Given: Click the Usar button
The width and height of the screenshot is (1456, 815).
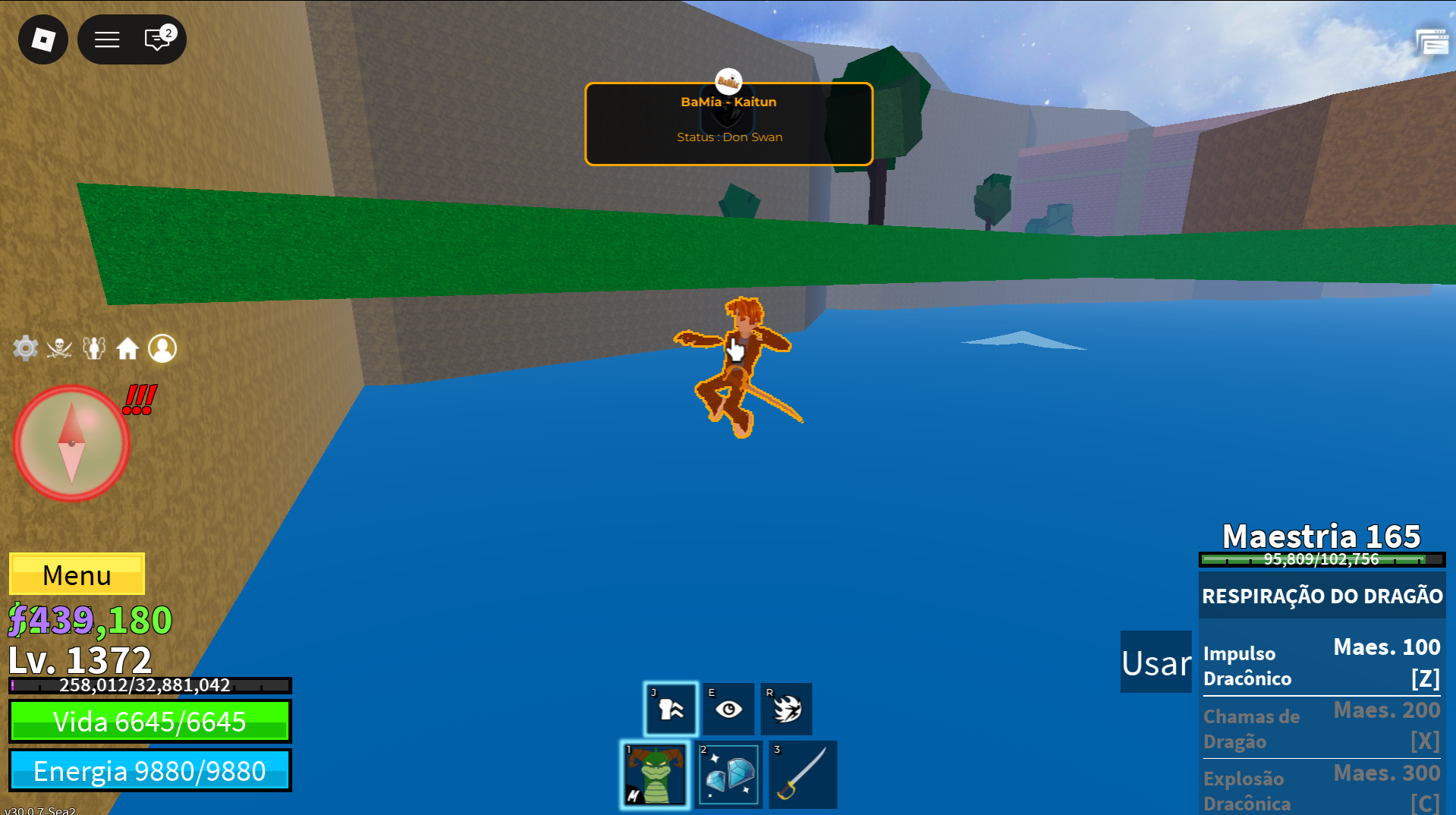Looking at the screenshot, I should click(x=1156, y=662).
